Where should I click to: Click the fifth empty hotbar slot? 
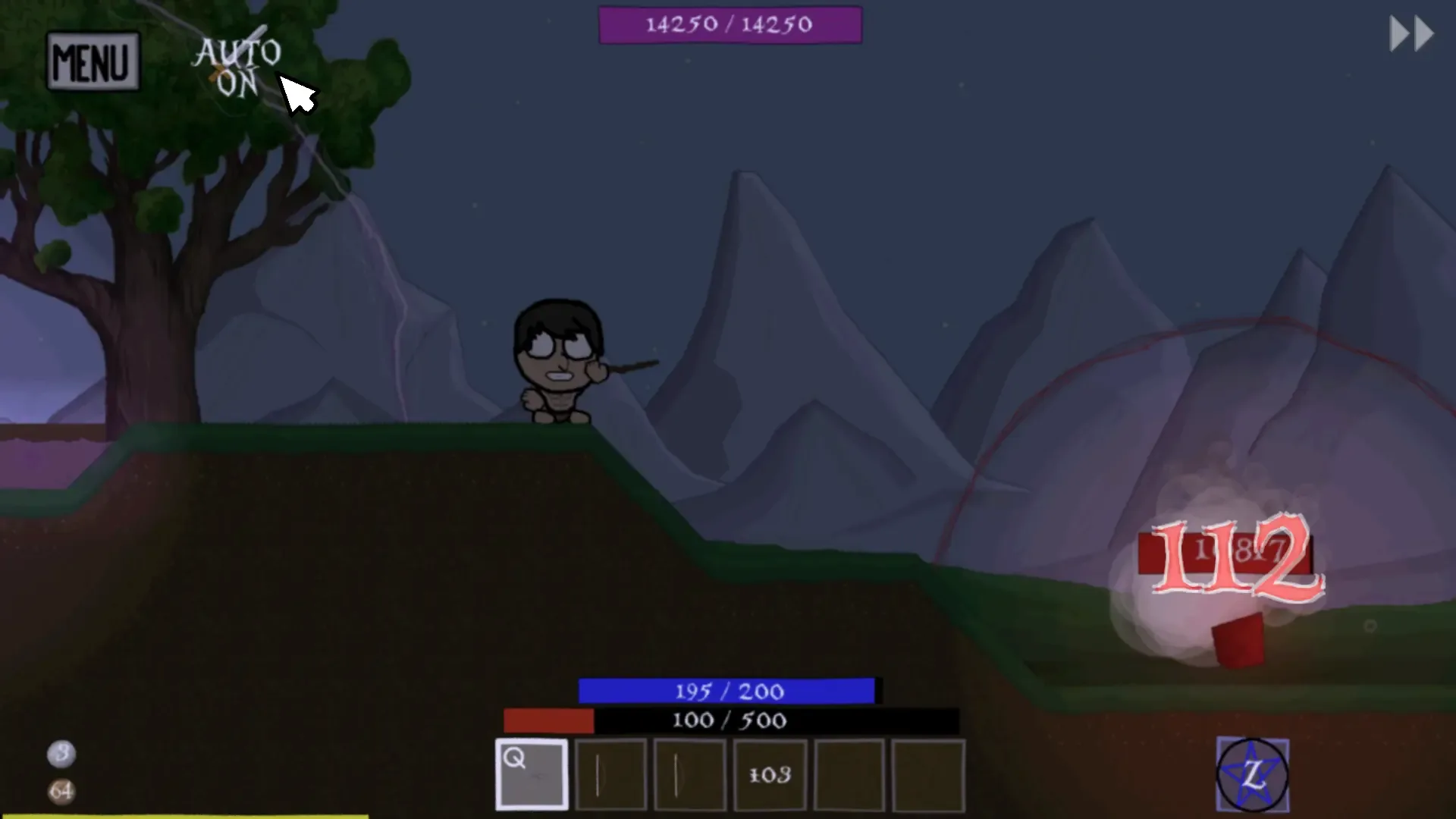[x=849, y=775]
